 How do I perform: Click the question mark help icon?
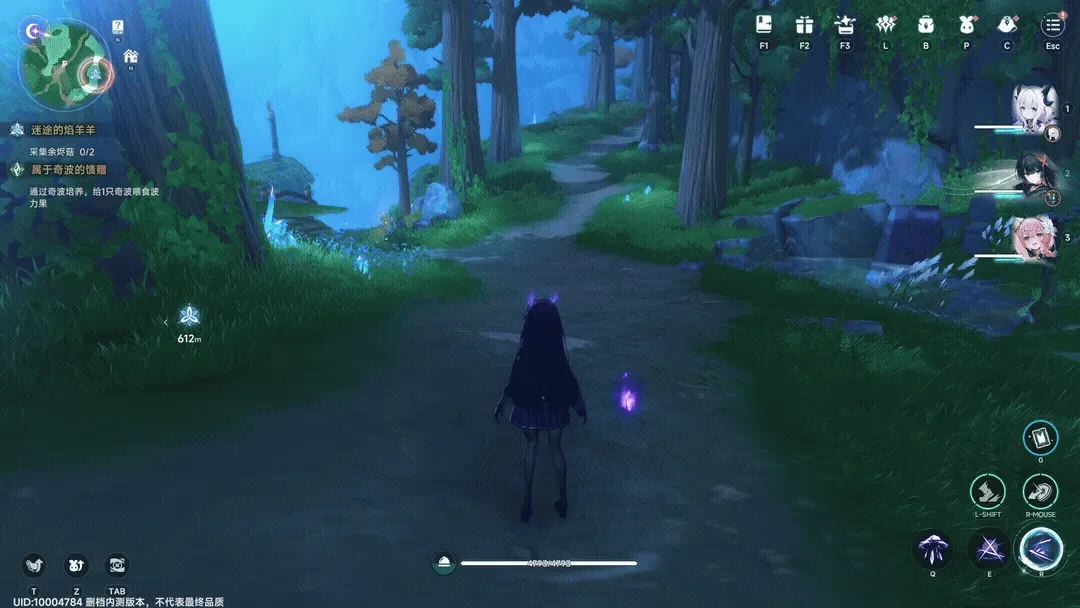[118, 27]
